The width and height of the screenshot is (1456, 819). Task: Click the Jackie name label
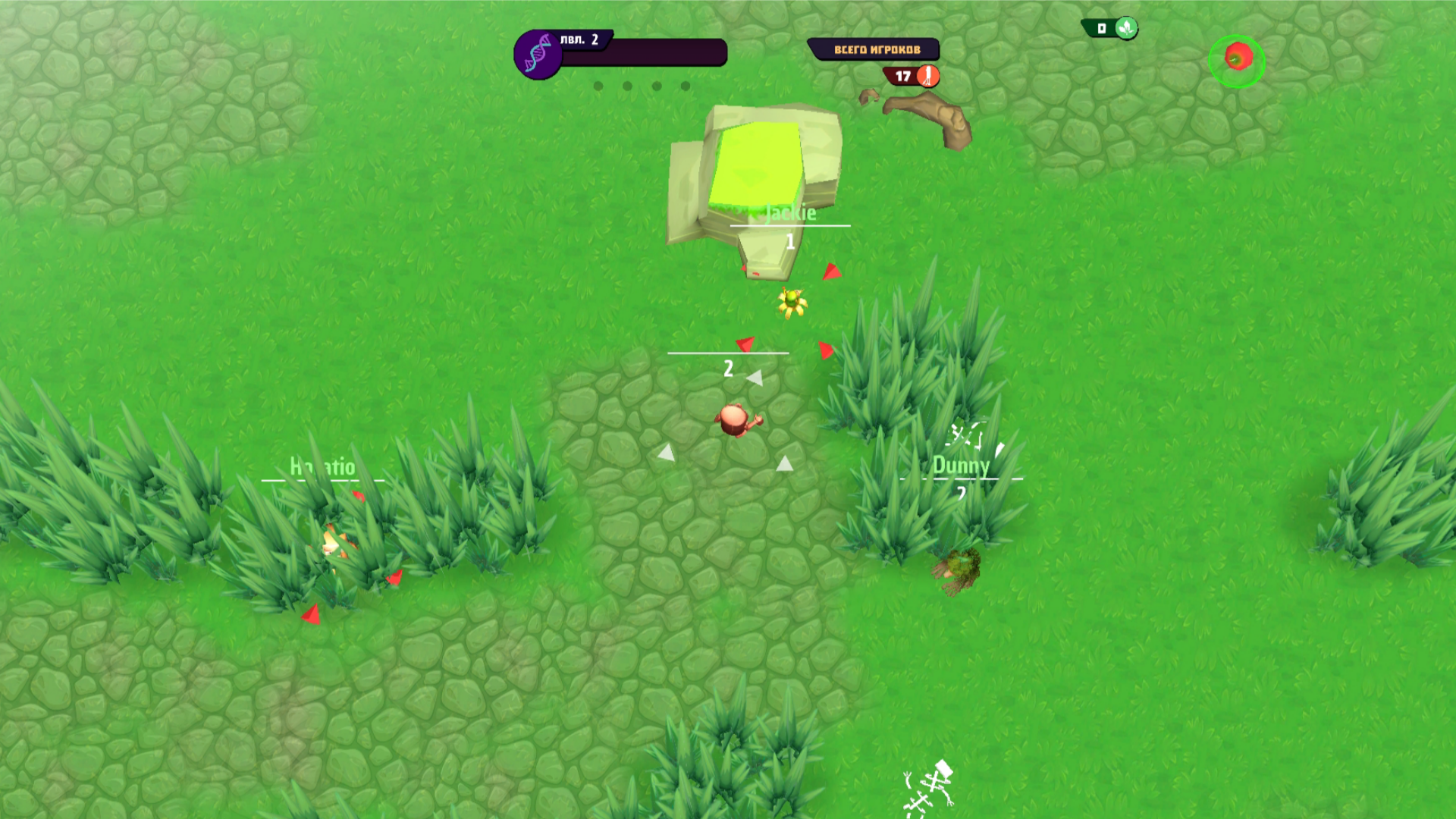(789, 214)
